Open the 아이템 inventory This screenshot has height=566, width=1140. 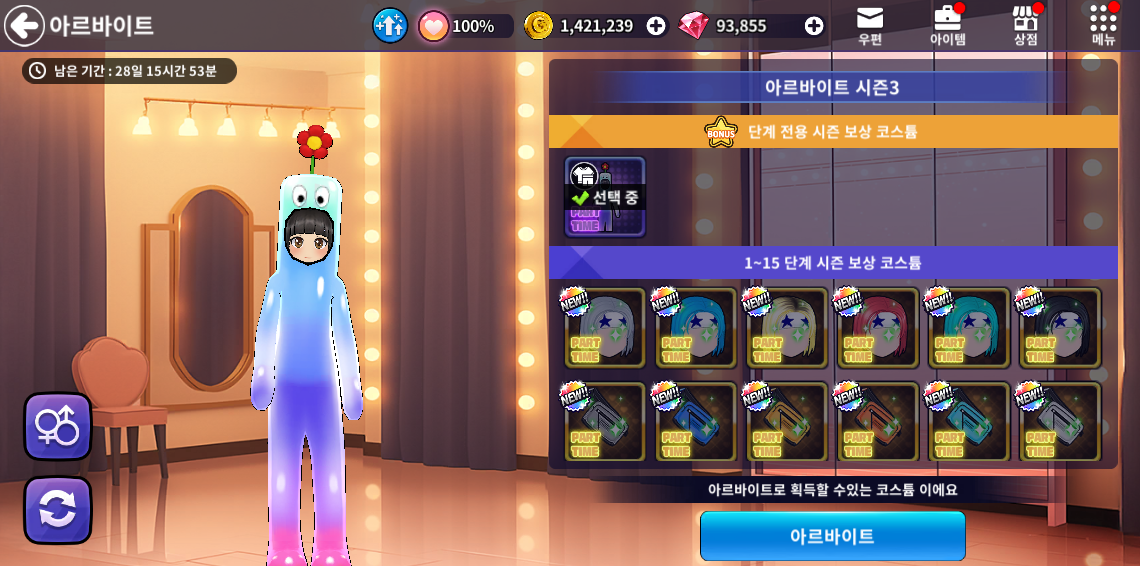[x=947, y=26]
